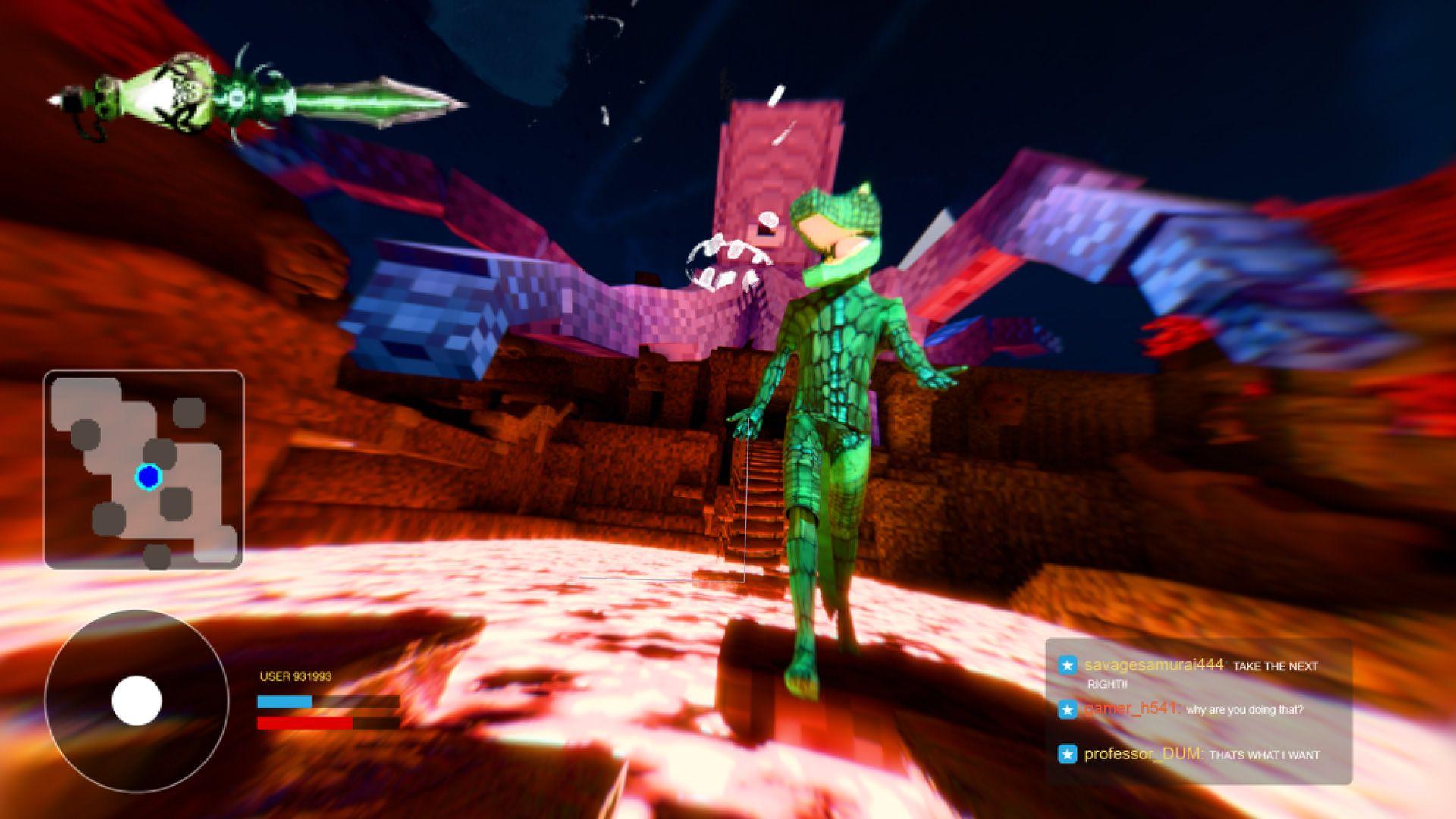Click the gamer_h541 chat username
This screenshot has height=819, width=1456.
coord(1131,708)
